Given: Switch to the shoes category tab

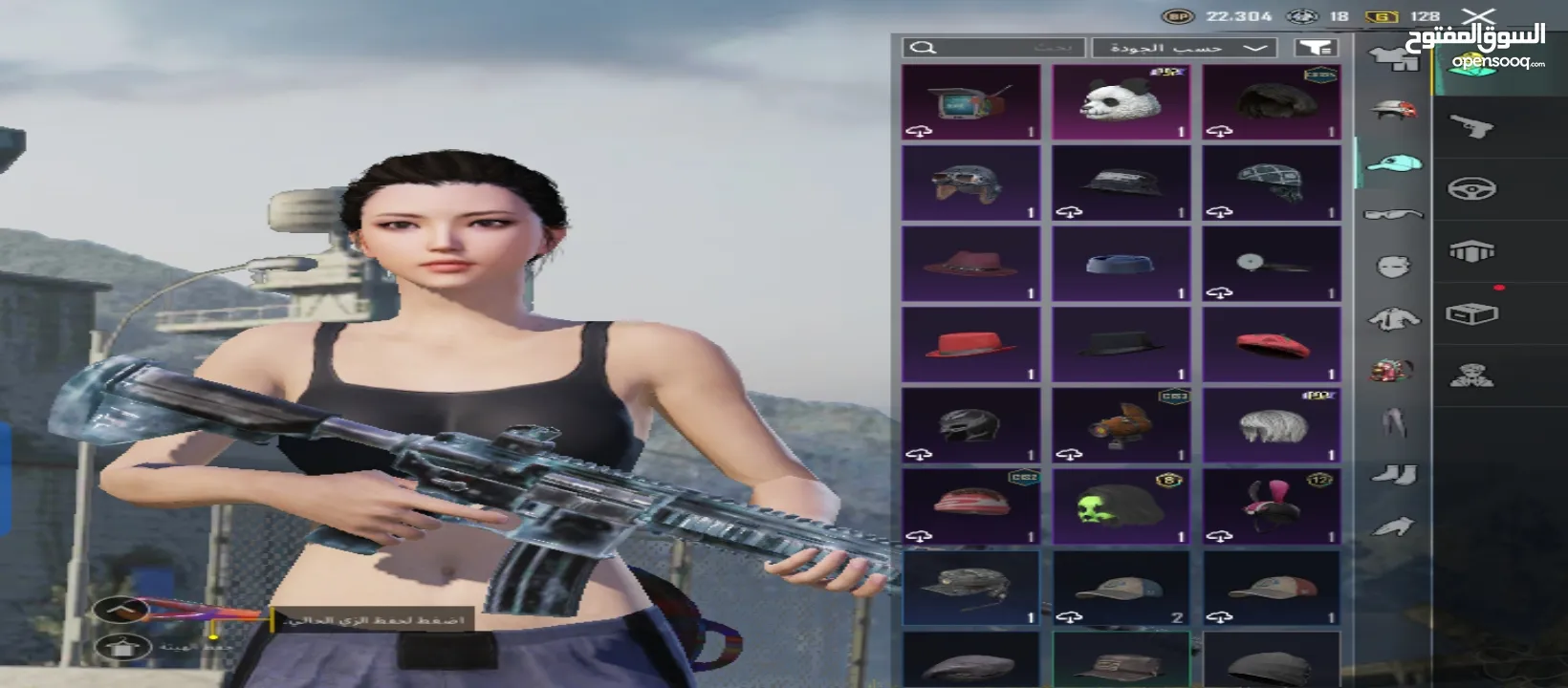Looking at the screenshot, I should tap(1394, 474).
